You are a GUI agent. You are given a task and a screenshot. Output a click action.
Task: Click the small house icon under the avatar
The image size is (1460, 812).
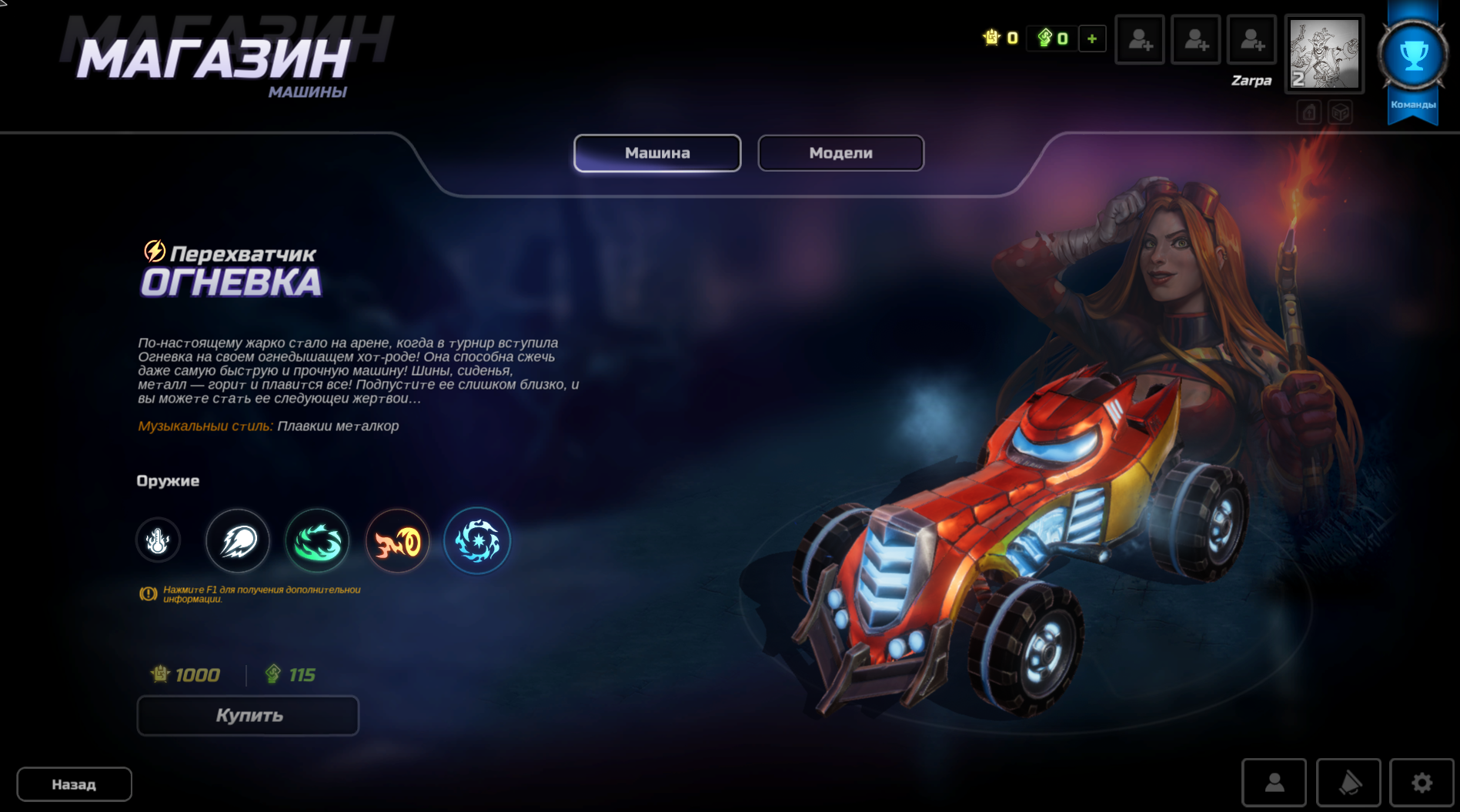point(1309,112)
